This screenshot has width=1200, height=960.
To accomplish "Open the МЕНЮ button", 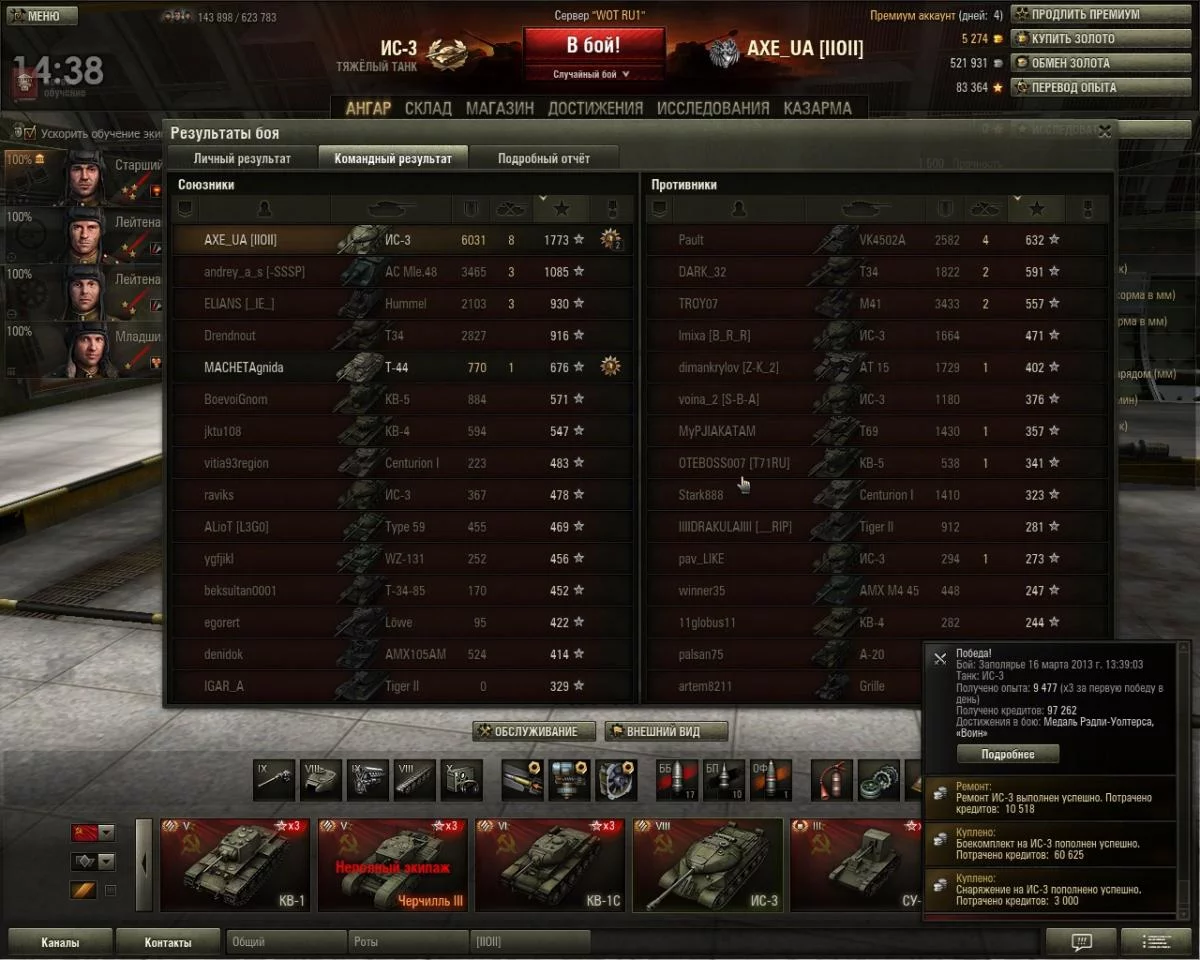I will [x=41, y=16].
